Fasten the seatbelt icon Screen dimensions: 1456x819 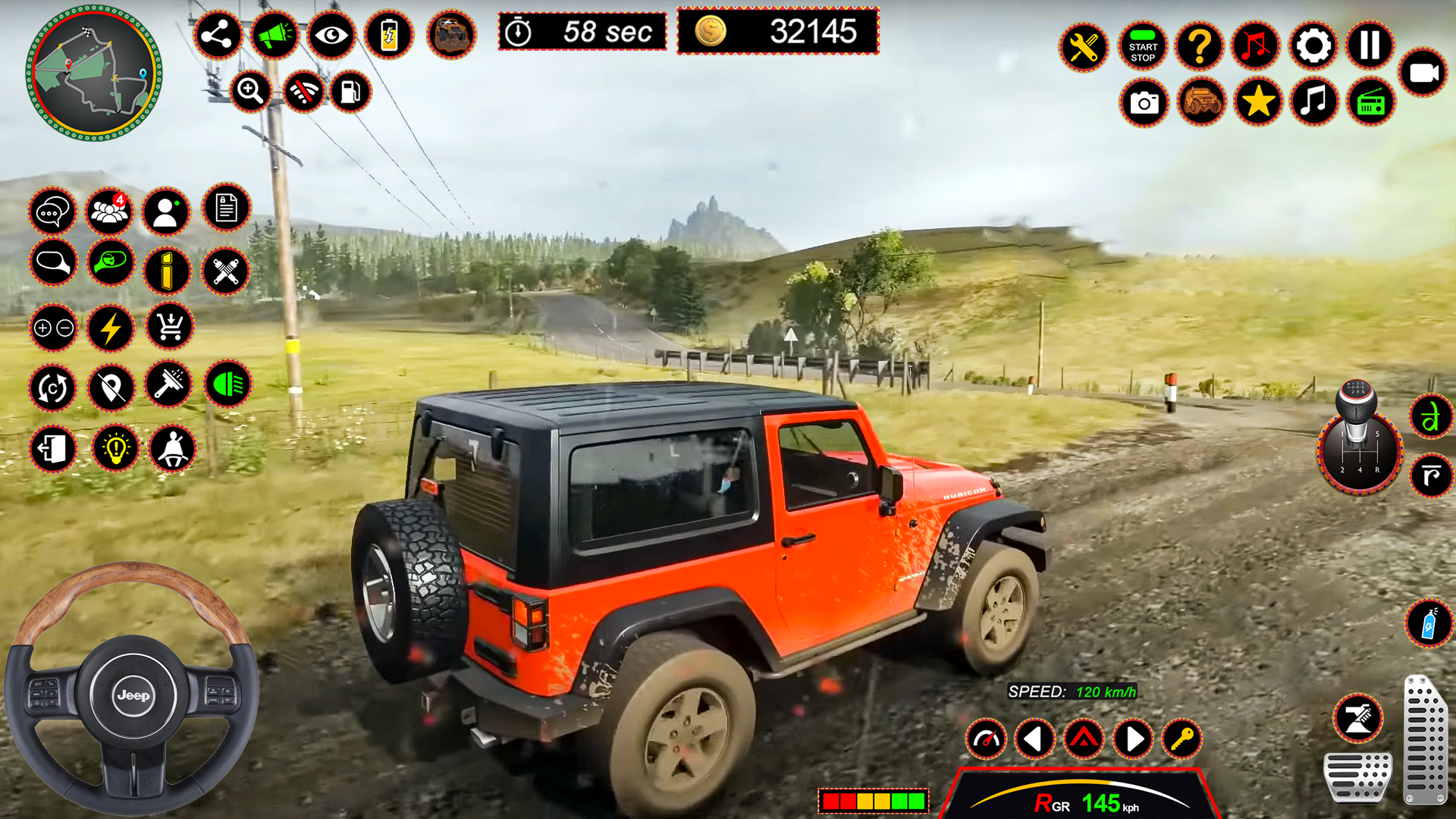(x=170, y=449)
